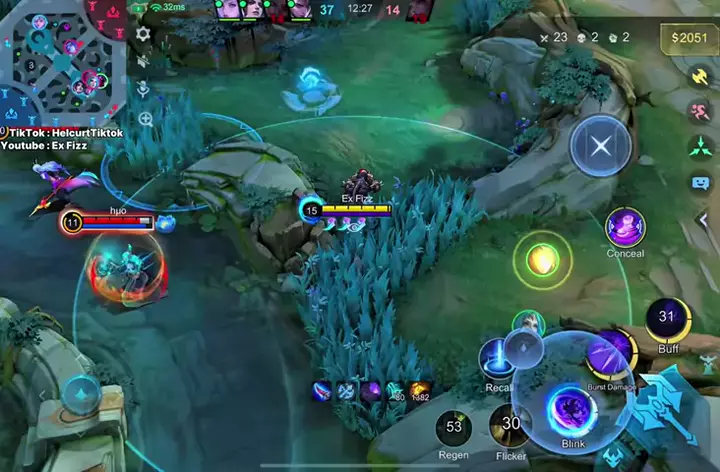Viewport: 720px width, 472px height.
Task: Use the Regen spell
Action: point(454,428)
